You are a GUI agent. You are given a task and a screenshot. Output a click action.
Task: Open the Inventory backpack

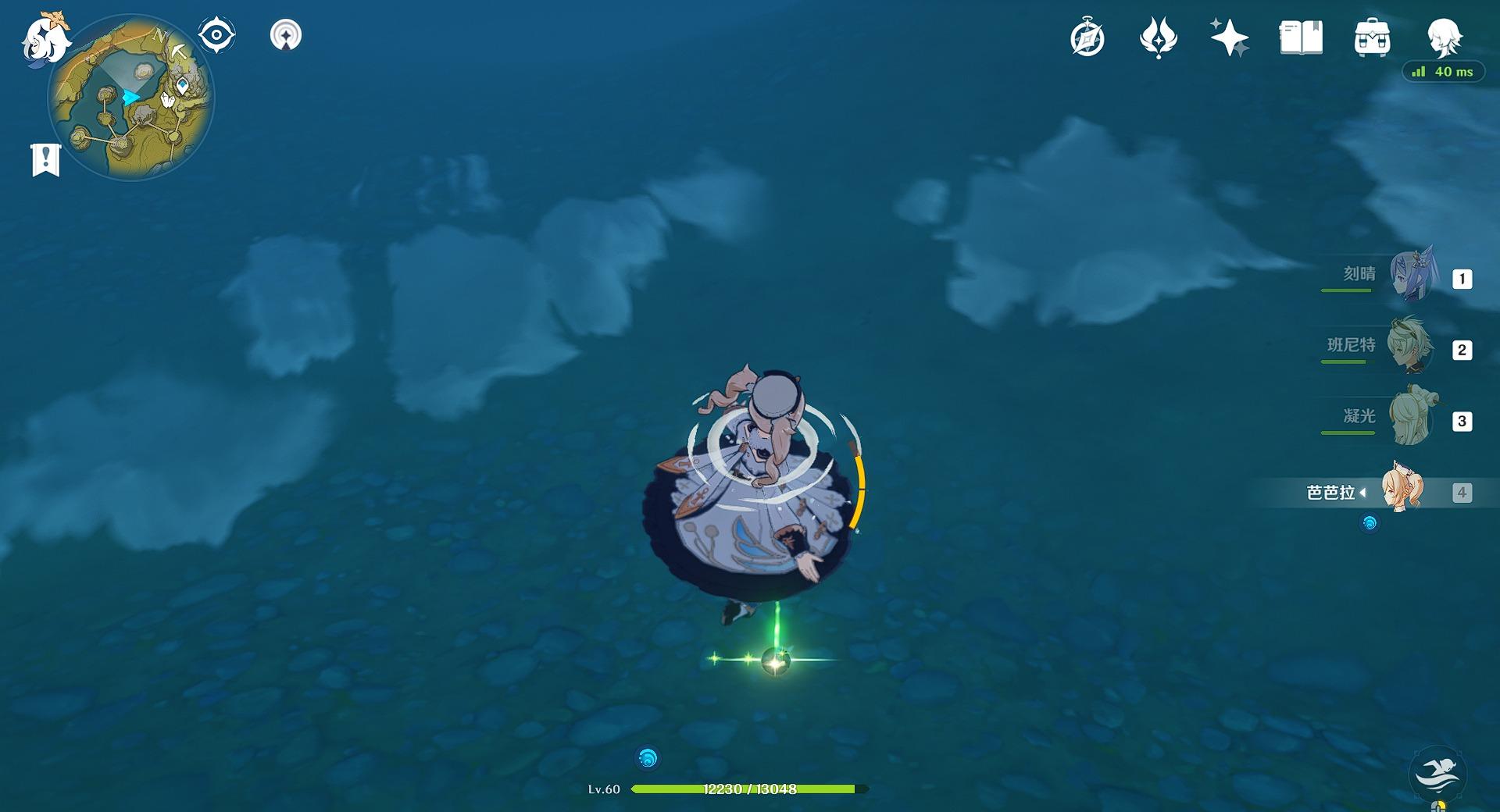1372,38
